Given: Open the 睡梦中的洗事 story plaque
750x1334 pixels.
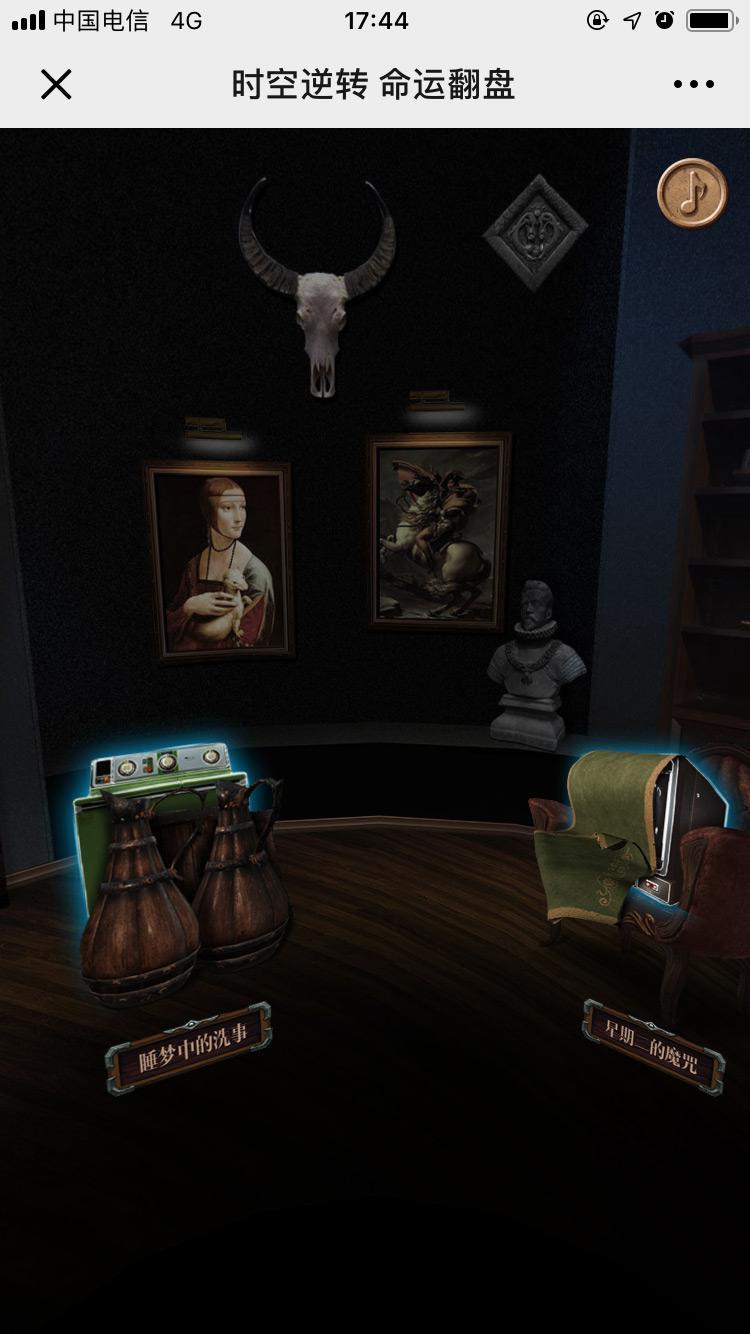Looking at the screenshot, I should (189, 1047).
